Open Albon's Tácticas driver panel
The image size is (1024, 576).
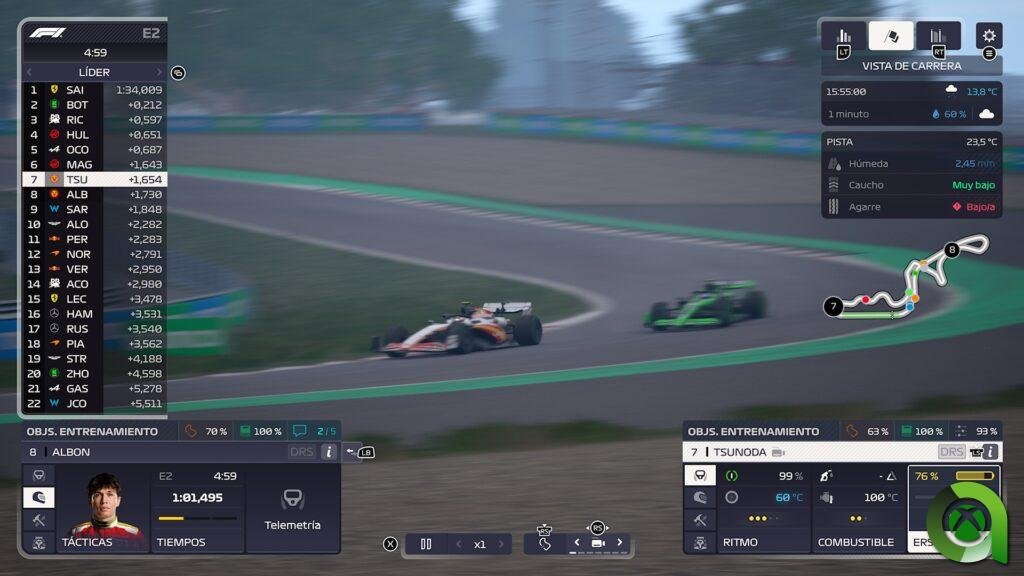coord(103,508)
